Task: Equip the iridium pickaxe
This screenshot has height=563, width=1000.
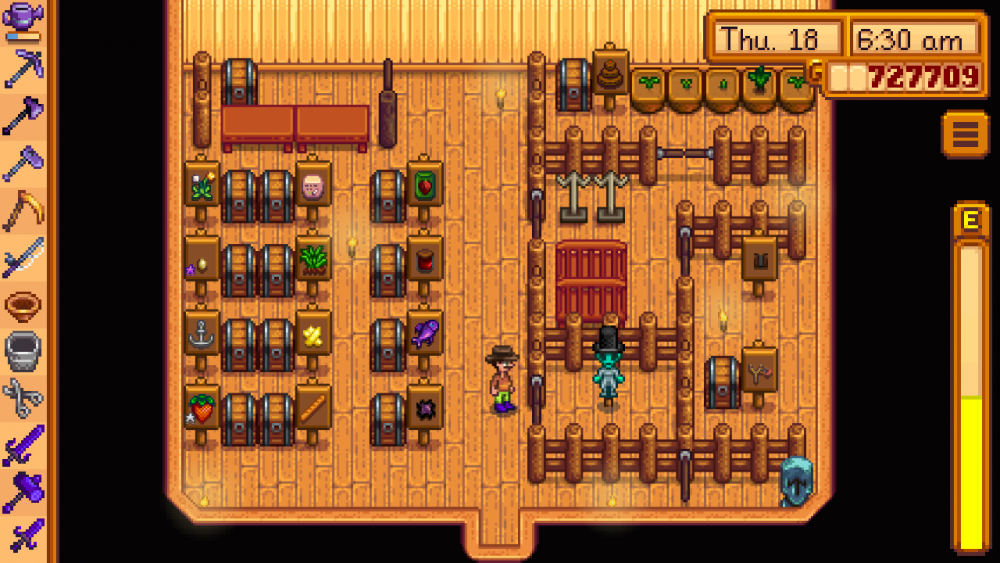Action: pos(23,68)
